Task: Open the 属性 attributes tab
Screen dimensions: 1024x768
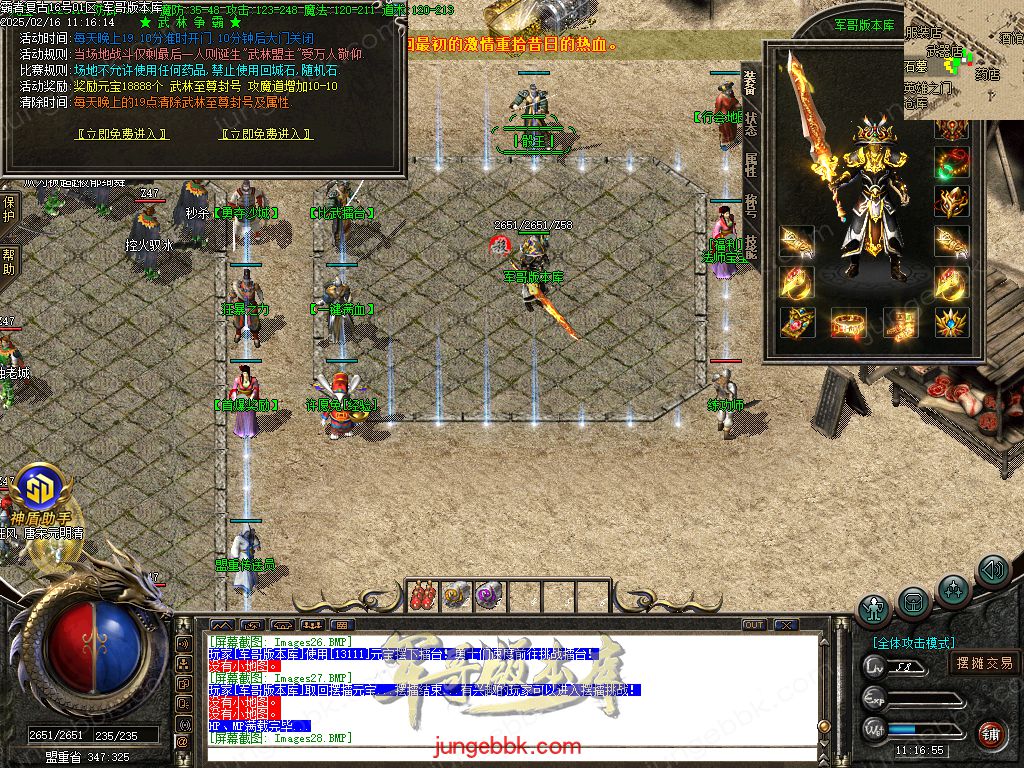Action: click(751, 165)
